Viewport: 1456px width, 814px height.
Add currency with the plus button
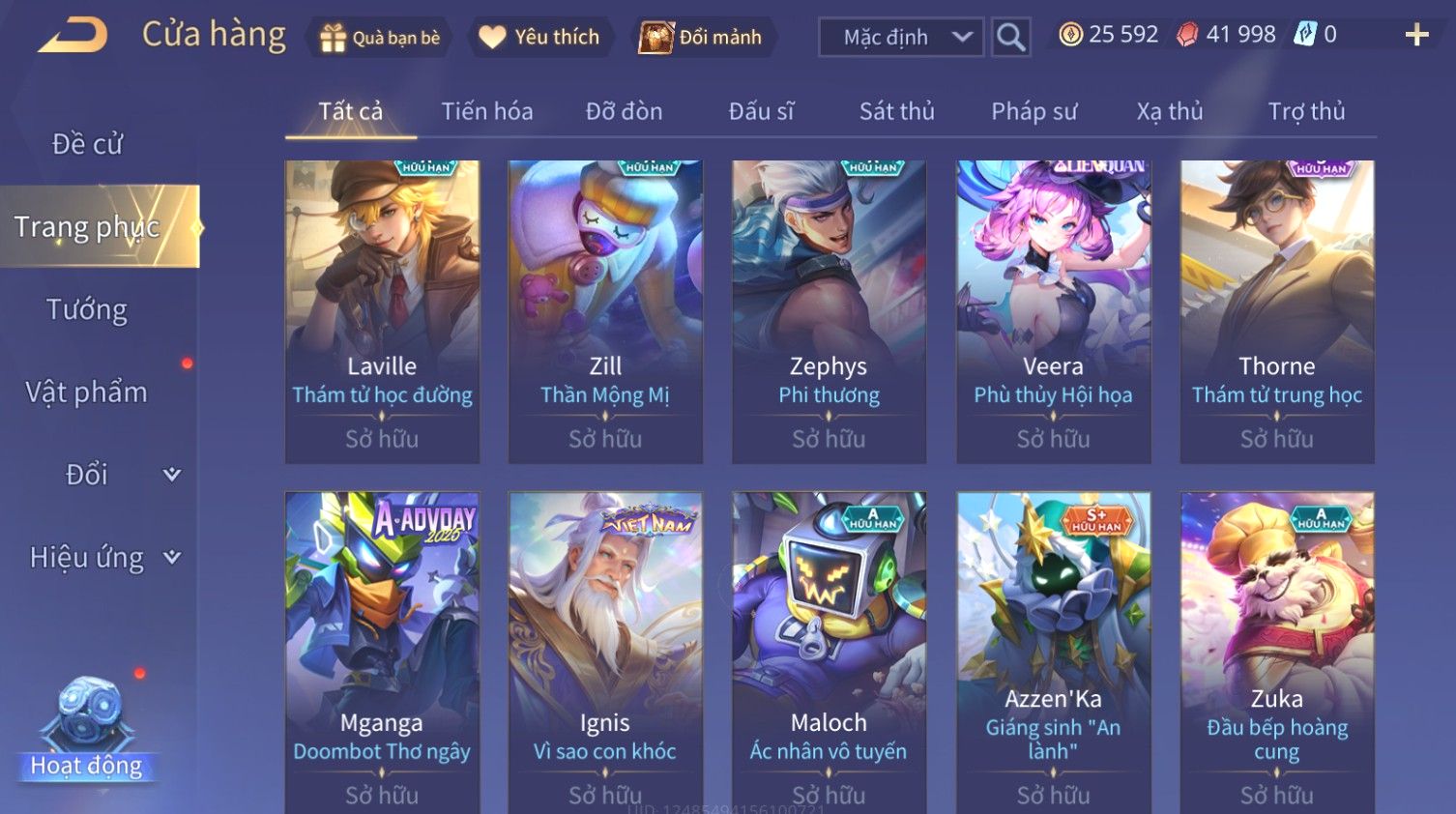coord(1416,36)
